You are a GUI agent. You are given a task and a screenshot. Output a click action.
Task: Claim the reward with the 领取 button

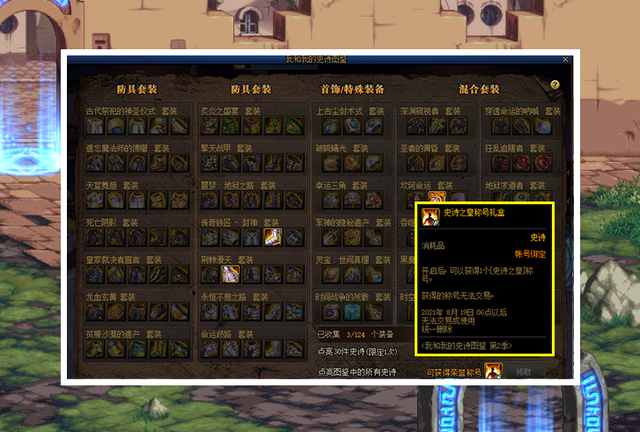pos(524,371)
